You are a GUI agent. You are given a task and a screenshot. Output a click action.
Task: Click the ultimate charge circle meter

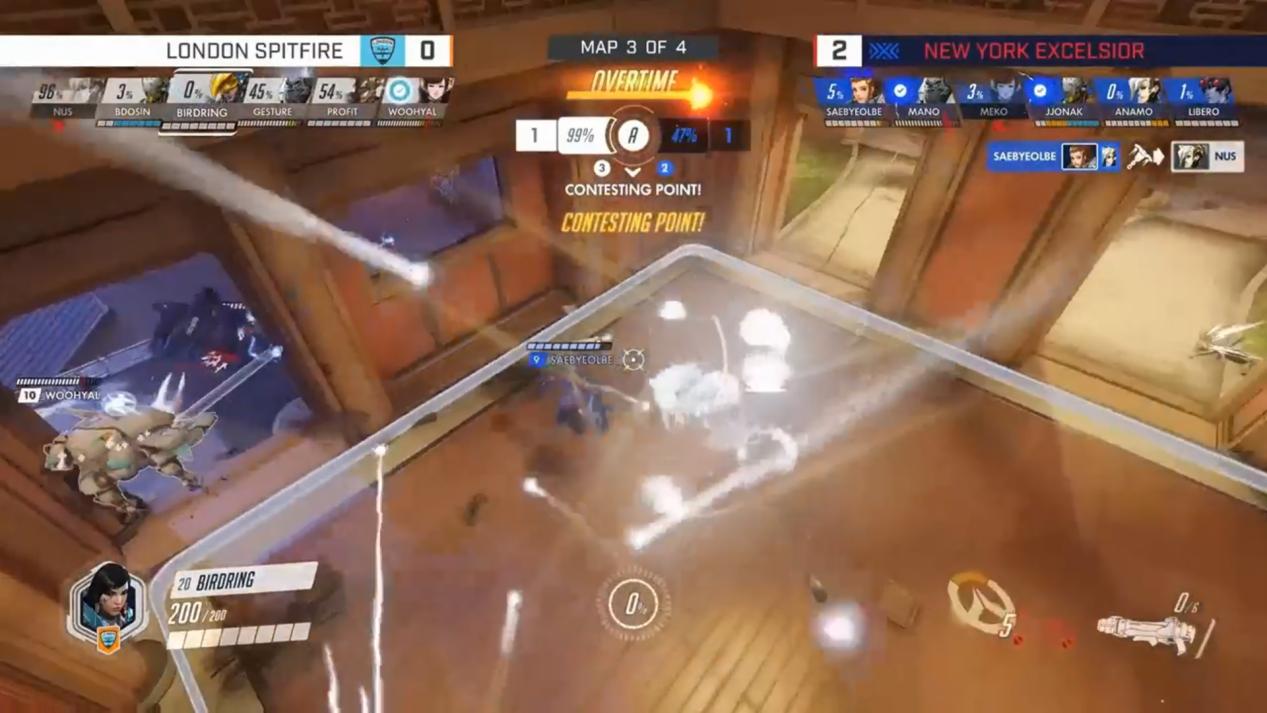pyautogui.click(x=633, y=603)
